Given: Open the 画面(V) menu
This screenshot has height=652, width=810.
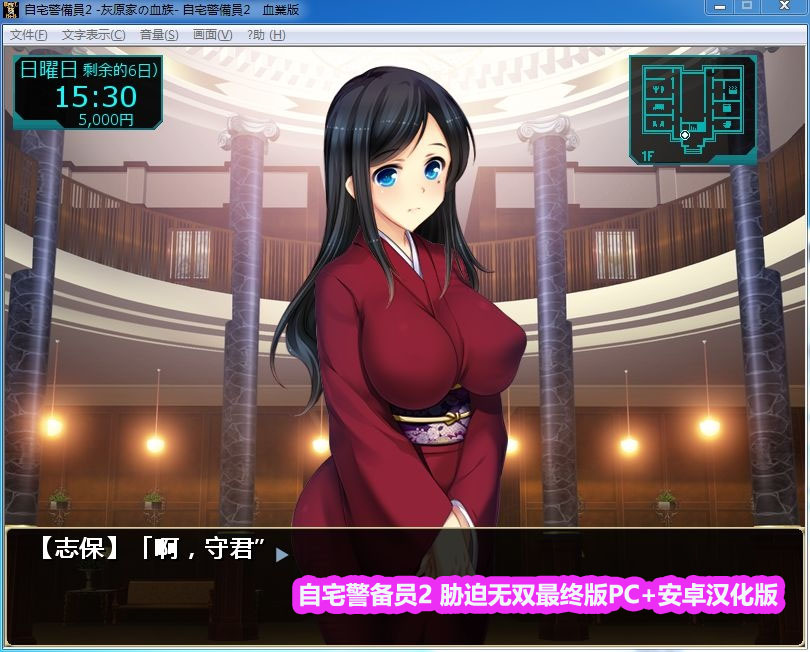Looking at the screenshot, I should 212,35.
